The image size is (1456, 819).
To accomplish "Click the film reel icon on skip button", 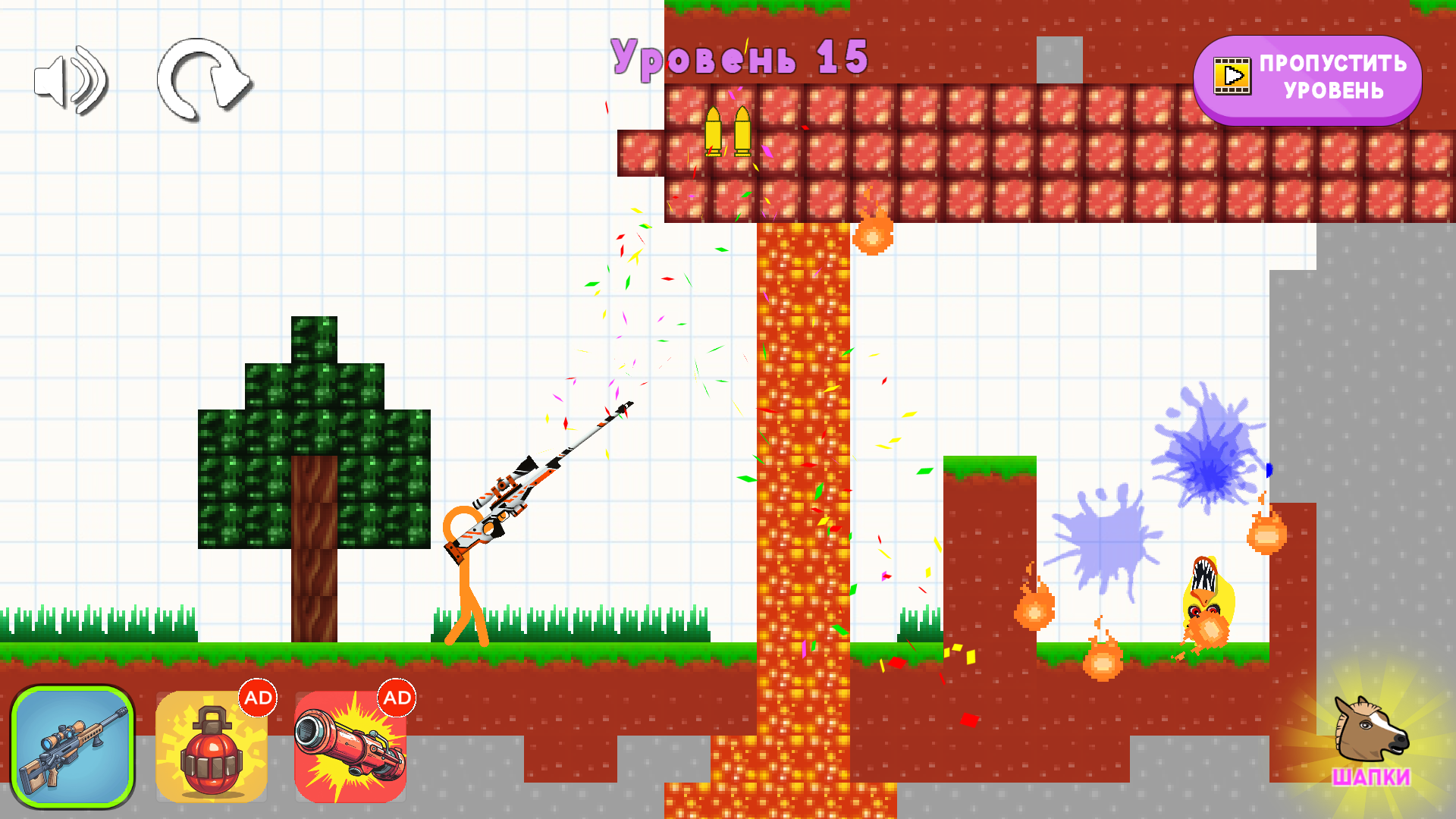I will click(1233, 77).
